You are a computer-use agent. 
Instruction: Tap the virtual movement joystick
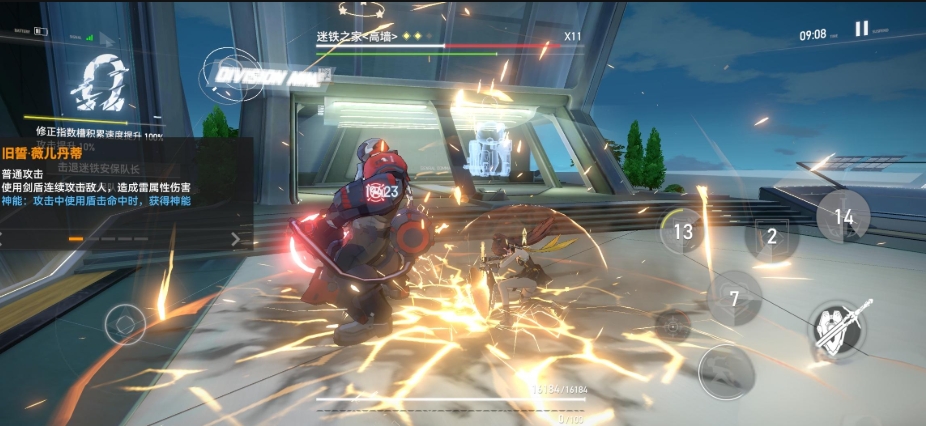click(126, 323)
